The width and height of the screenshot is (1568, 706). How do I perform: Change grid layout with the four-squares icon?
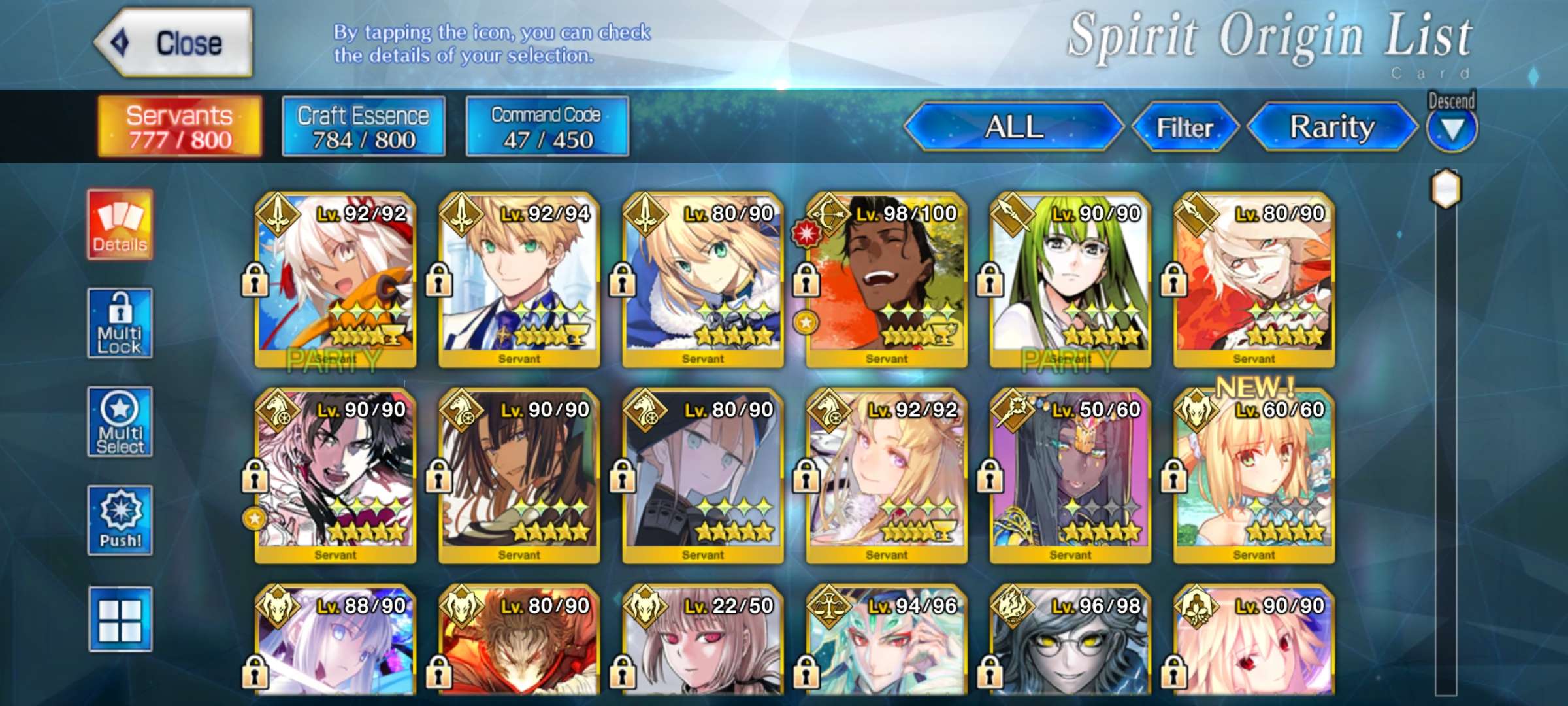[x=120, y=619]
